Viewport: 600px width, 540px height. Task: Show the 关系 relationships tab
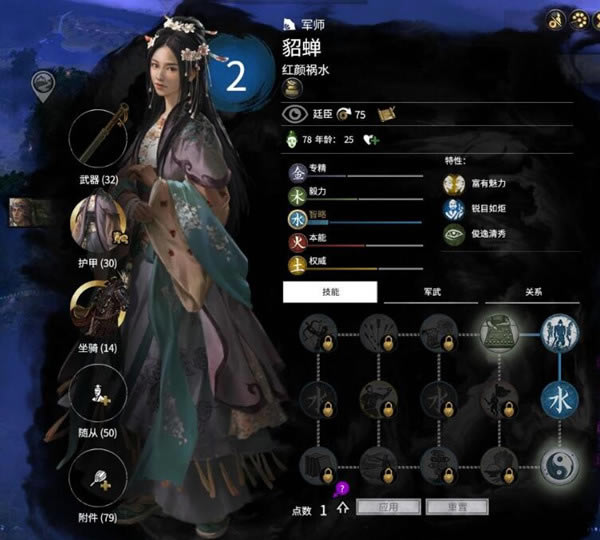pyautogui.click(x=532, y=292)
